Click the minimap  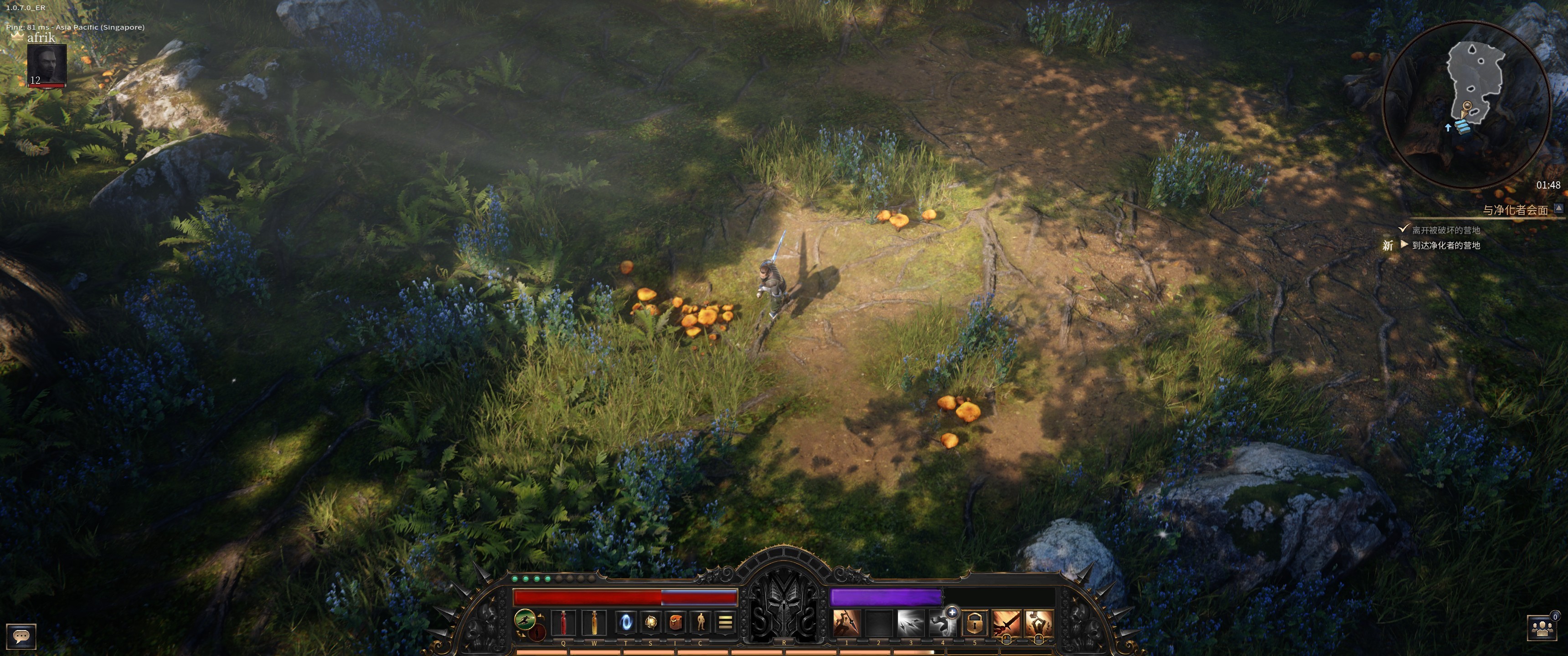(1466, 103)
